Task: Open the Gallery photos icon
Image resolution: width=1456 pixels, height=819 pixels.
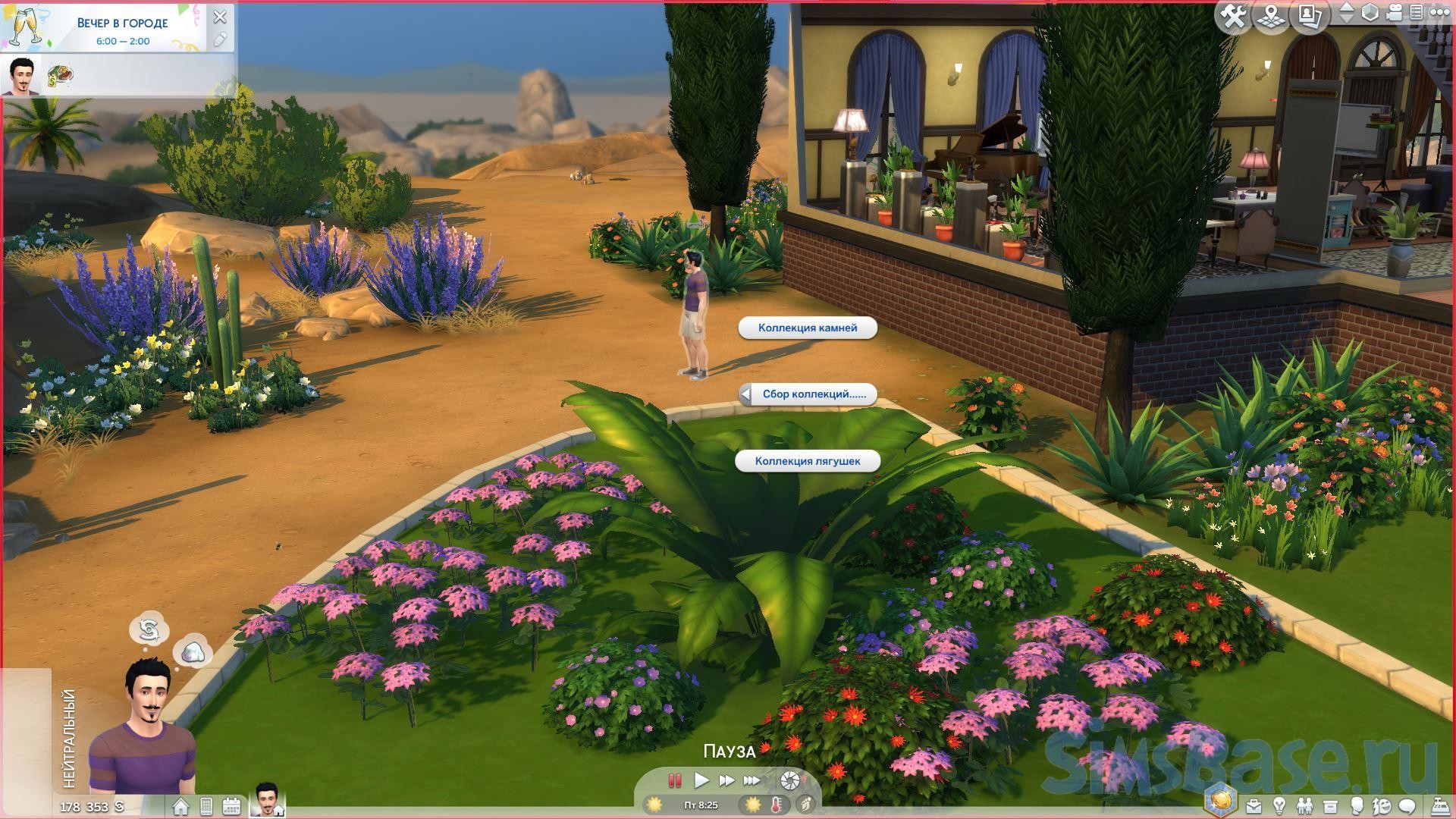Action: click(x=1309, y=16)
